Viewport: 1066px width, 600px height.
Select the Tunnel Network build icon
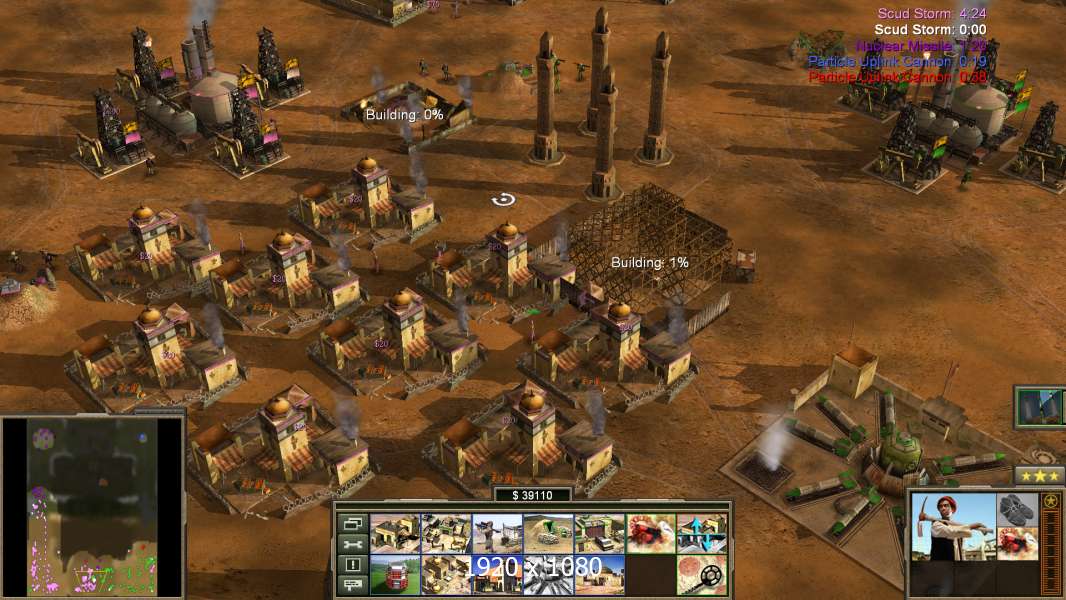tap(548, 534)
